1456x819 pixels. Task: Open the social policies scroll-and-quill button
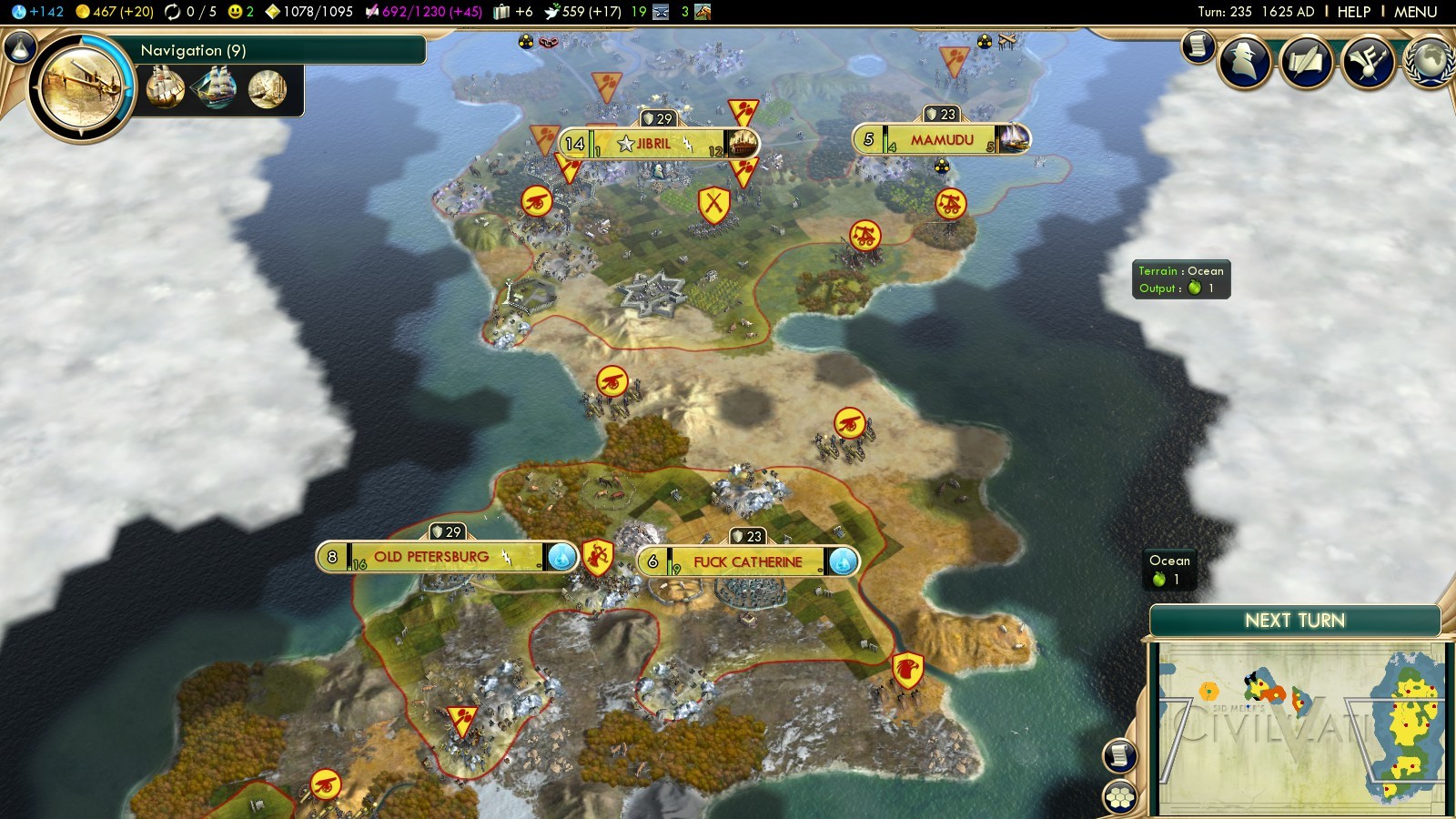[x=1306, y=62]
